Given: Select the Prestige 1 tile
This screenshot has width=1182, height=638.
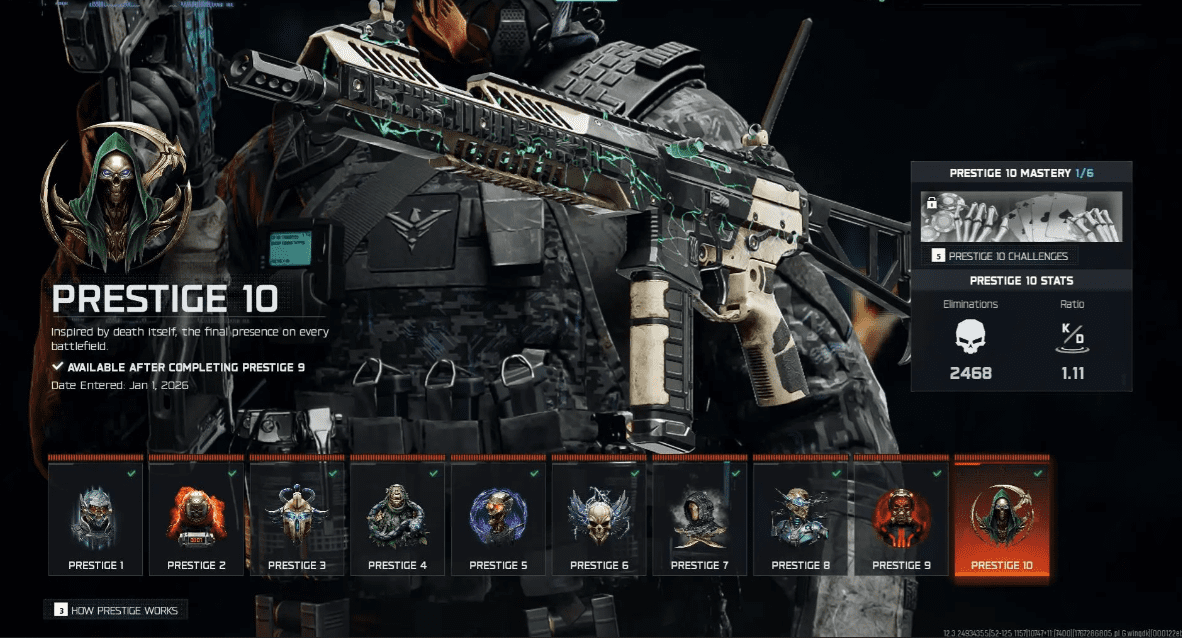Looking at the screenshot, I should pyautogui.click(x=96, y=518).
